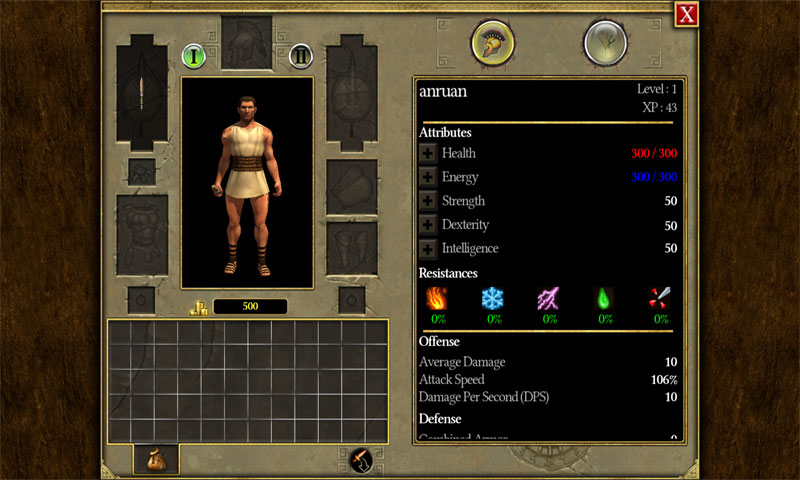Select the amulet slot above the torso armor

(142, 172)
